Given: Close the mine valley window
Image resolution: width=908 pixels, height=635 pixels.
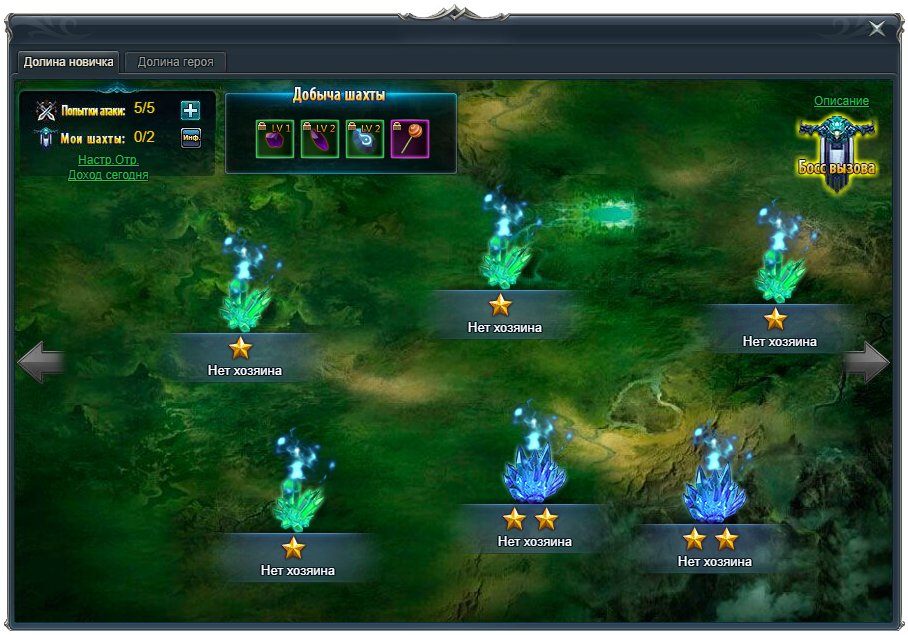Looking at the screenshot, I should (x=877, y=29).
